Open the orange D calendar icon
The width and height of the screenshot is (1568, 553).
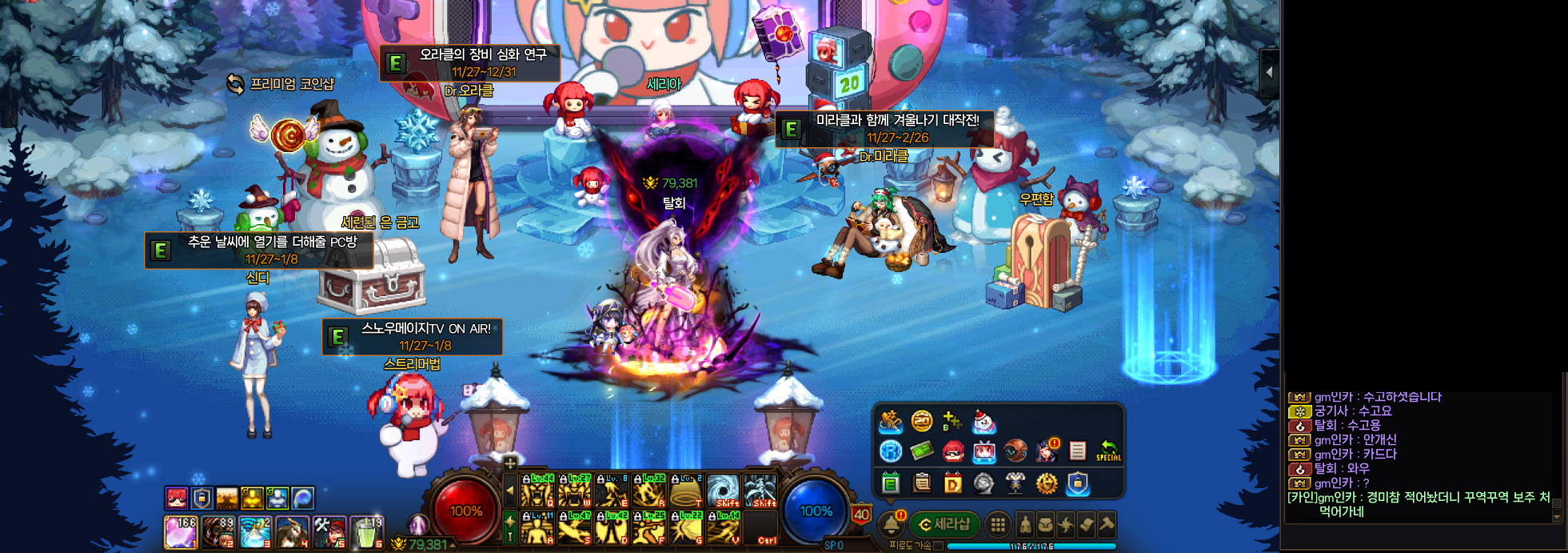coord(952,483)
